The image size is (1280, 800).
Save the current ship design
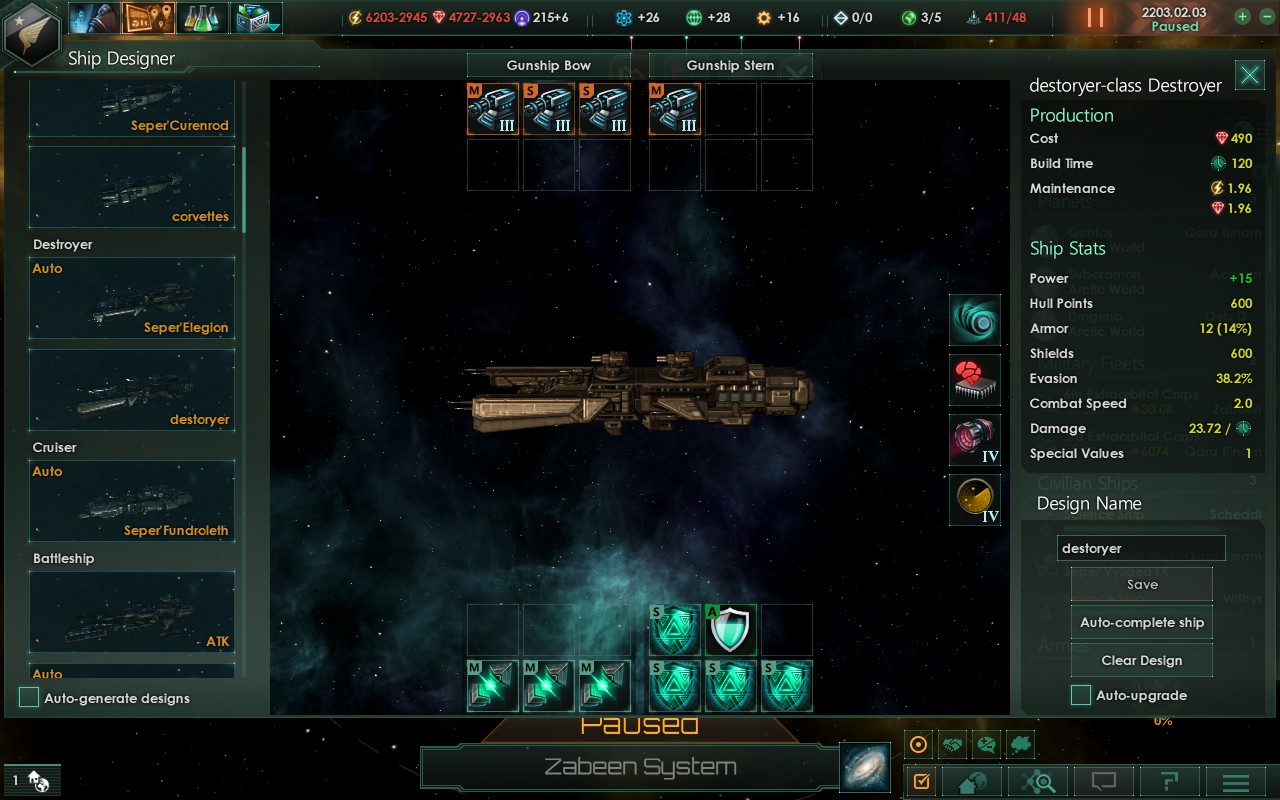pyautogui.click(x=1141, y=585)
